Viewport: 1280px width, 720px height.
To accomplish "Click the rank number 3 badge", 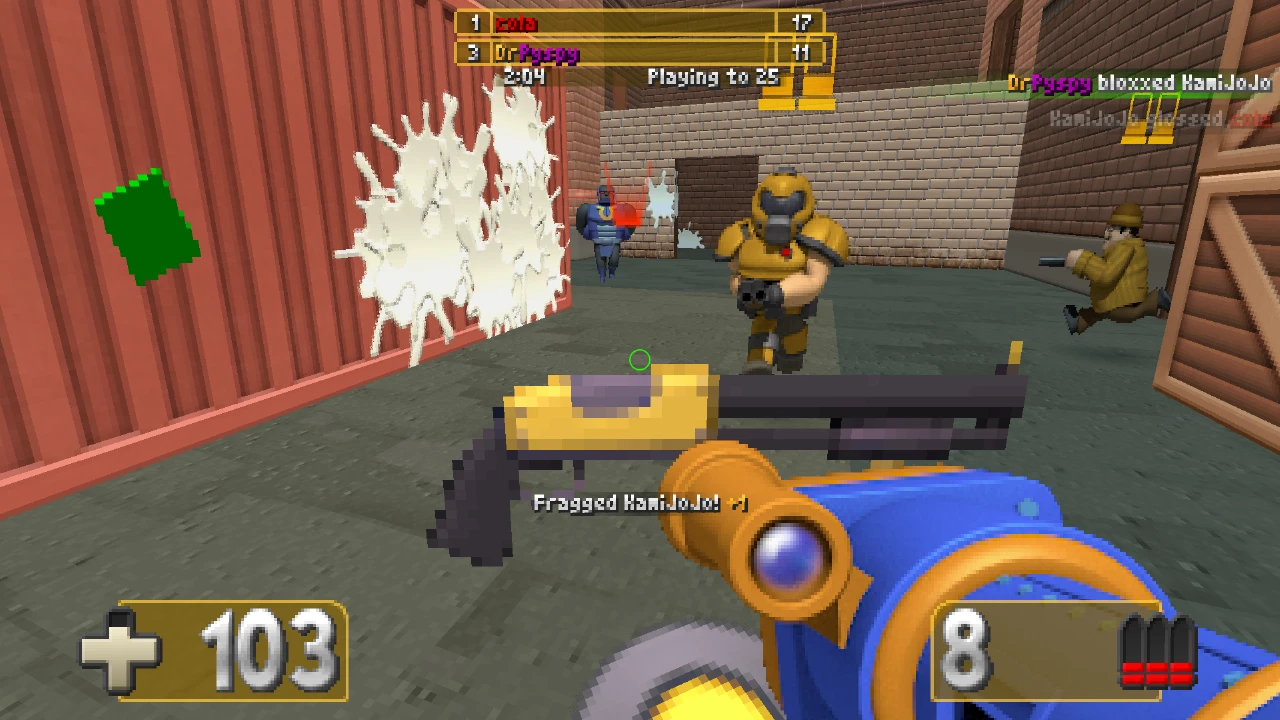I will point(475,54).
